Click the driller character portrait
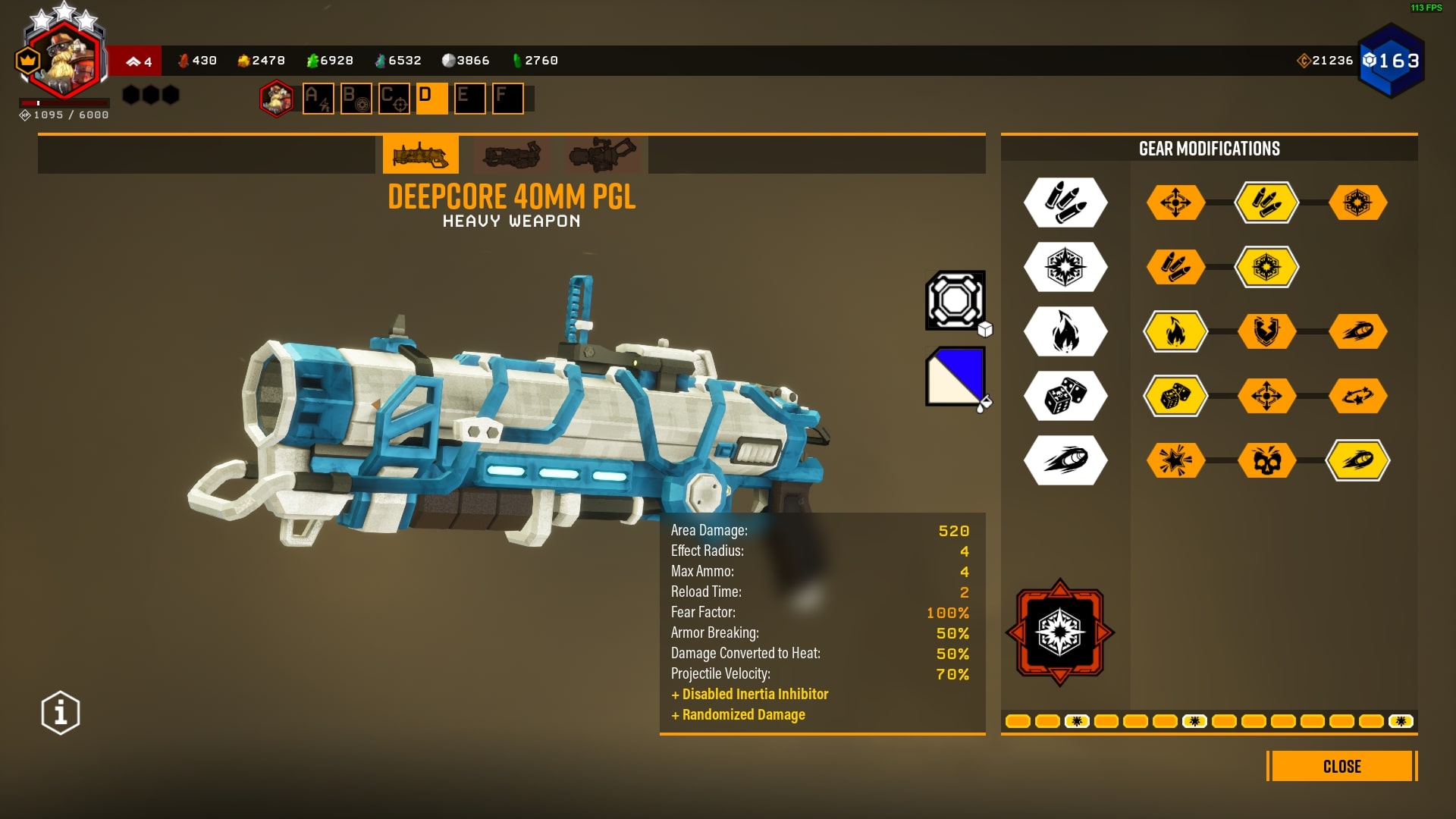 pyautogui.click(x=276, y=99)
